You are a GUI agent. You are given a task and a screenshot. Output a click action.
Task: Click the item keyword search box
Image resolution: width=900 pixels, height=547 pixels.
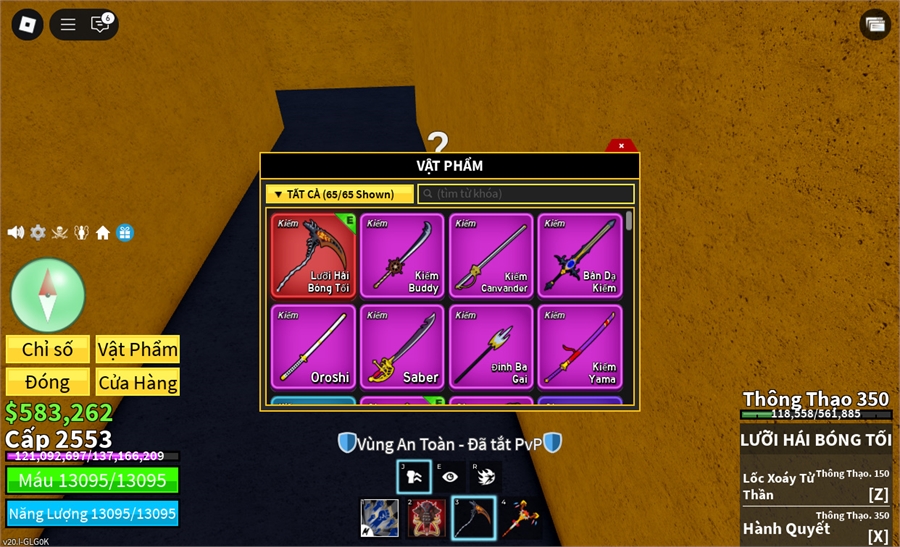[x=526, y=194]
